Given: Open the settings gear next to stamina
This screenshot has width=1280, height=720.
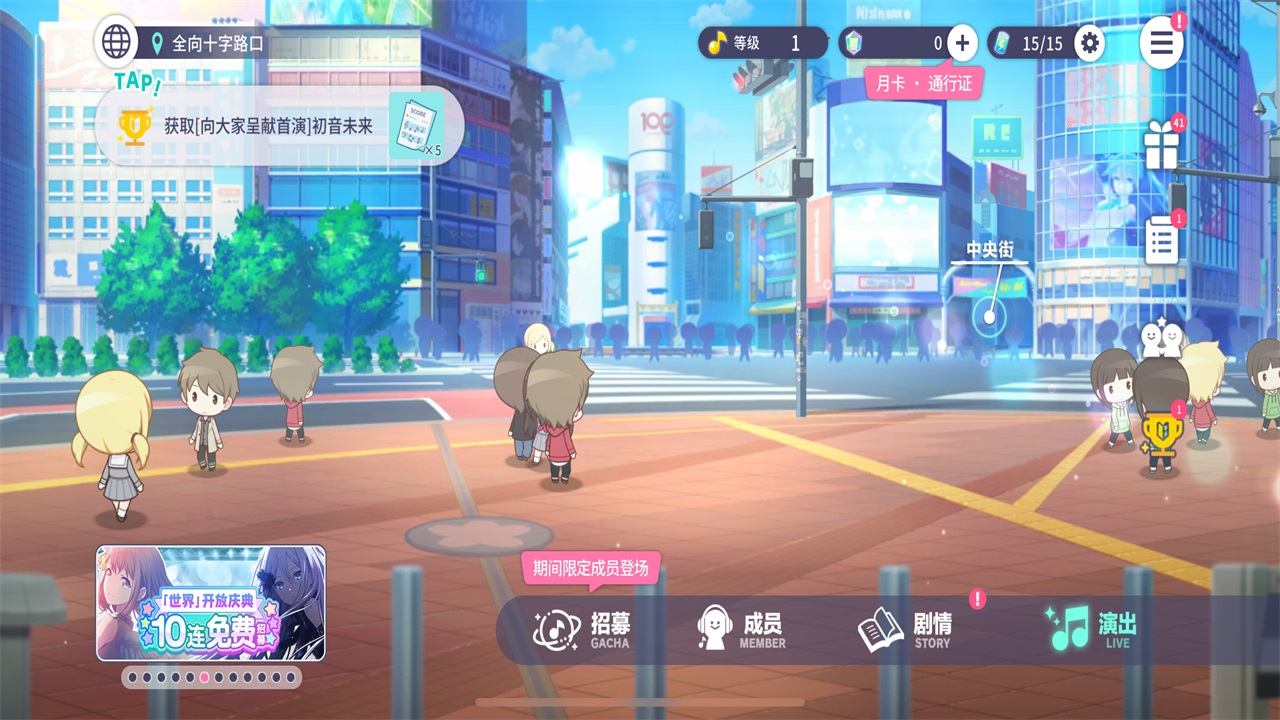Looking at the screenshot, I should pos(1089,43).
